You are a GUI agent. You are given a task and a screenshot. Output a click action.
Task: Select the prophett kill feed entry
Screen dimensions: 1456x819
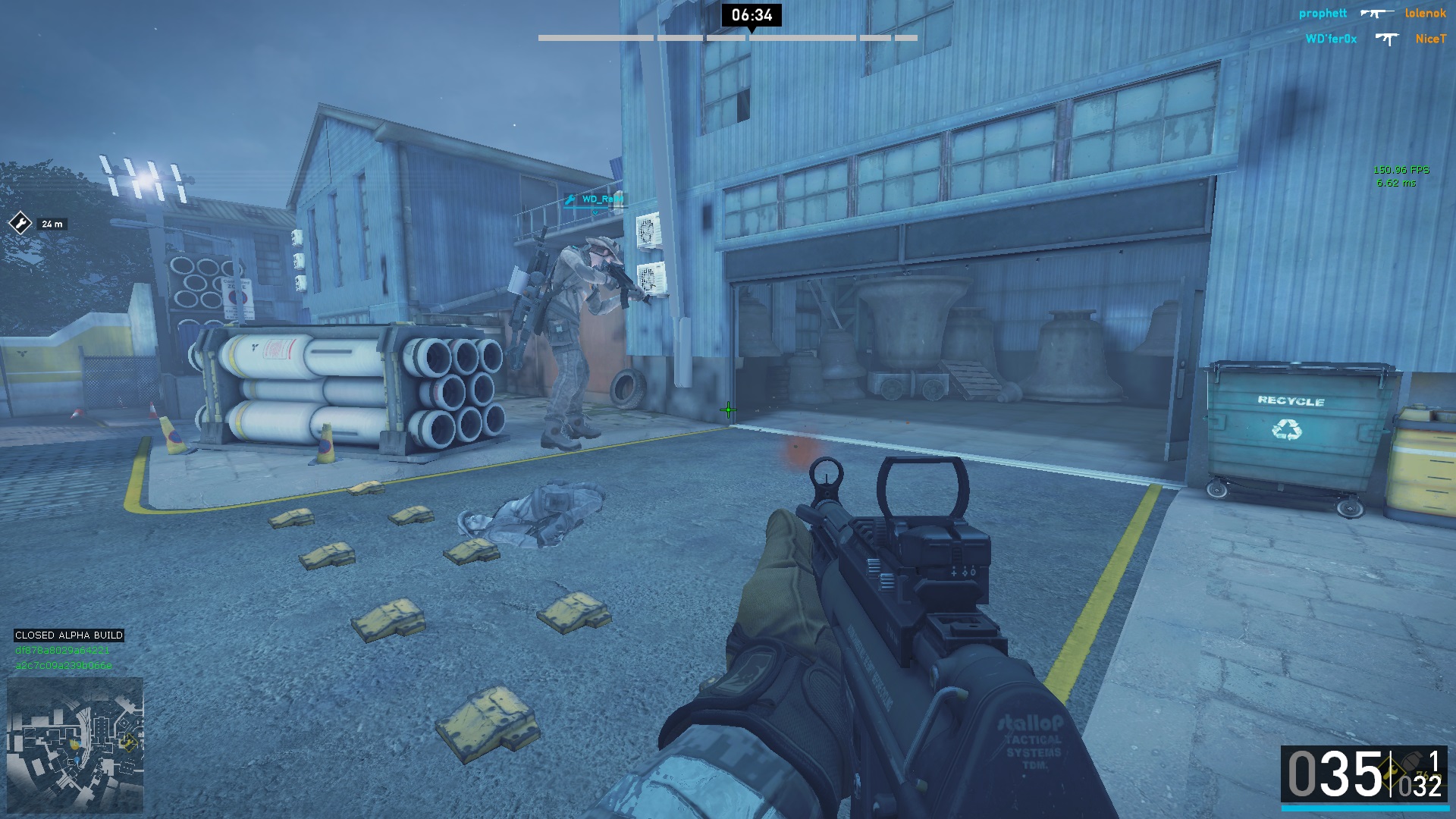tap(1323, 14)
